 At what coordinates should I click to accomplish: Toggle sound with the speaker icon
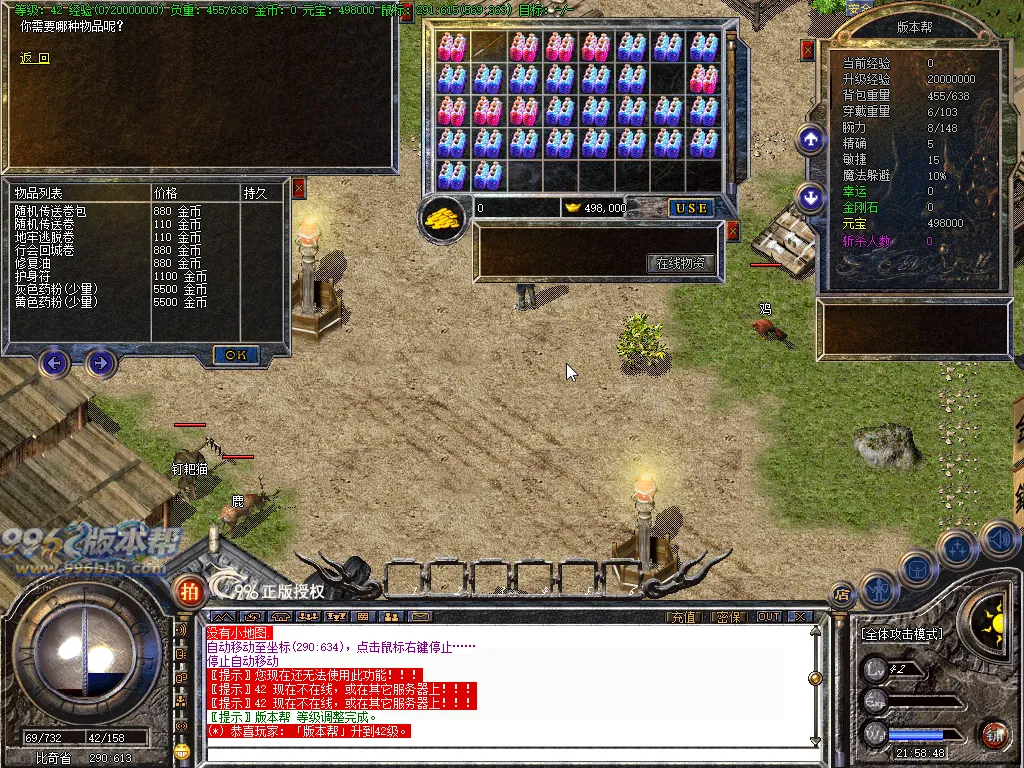(999, 541)
